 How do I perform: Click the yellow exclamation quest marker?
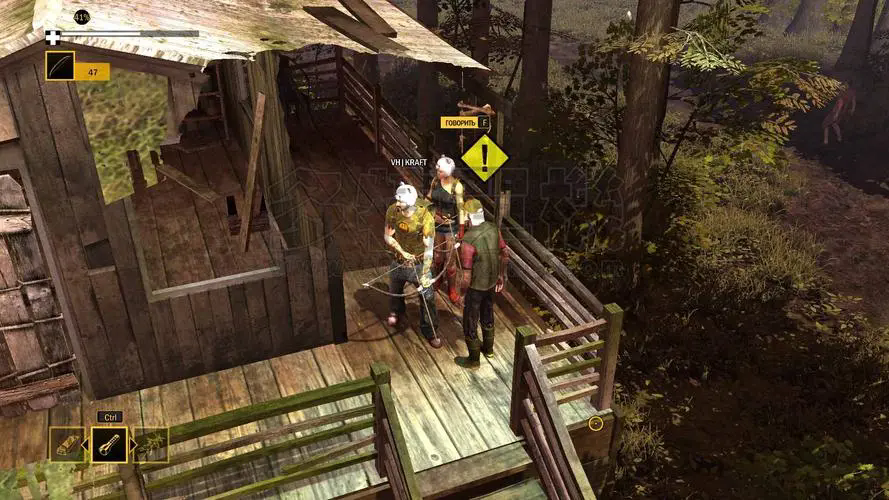(x=484, y=157)
